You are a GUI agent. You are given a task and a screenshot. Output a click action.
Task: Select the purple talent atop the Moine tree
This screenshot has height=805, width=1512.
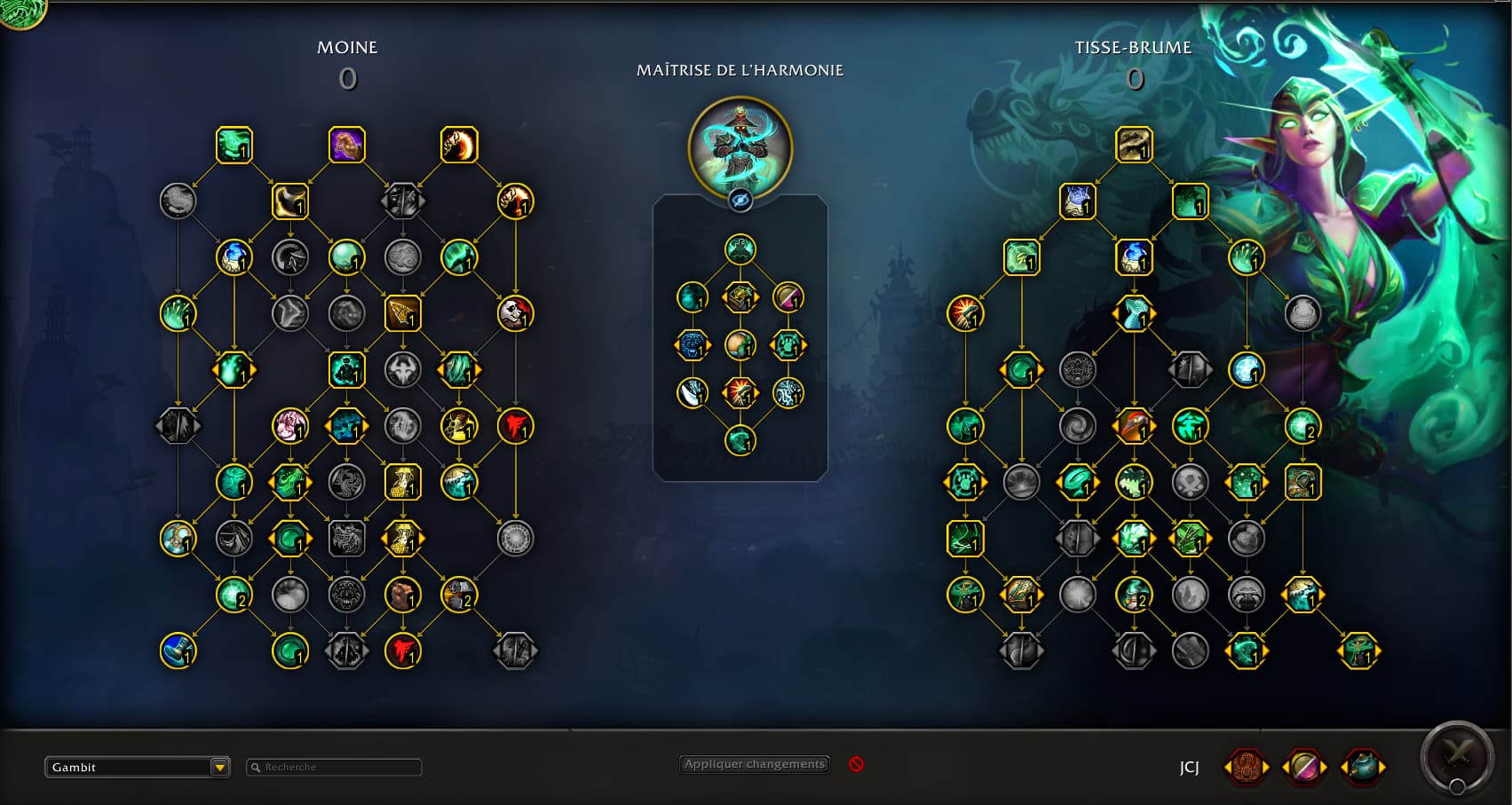pos(347,145)
